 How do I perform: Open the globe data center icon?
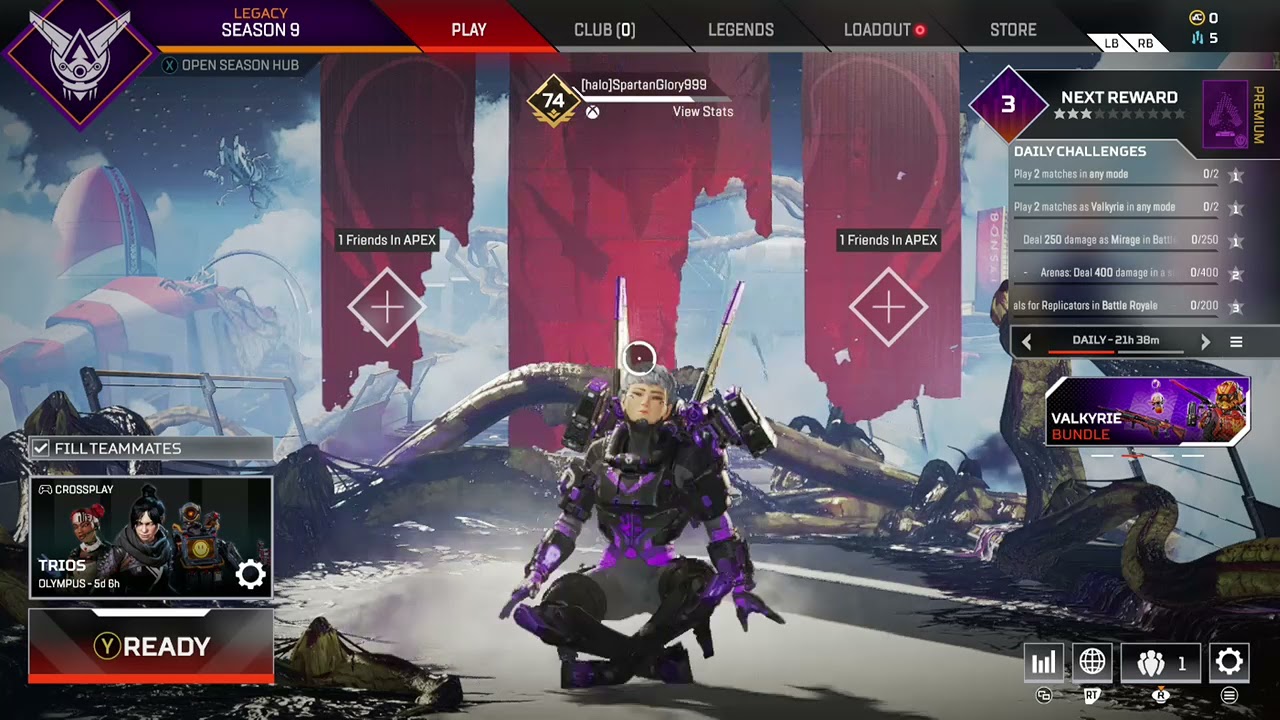[1092, 662]
